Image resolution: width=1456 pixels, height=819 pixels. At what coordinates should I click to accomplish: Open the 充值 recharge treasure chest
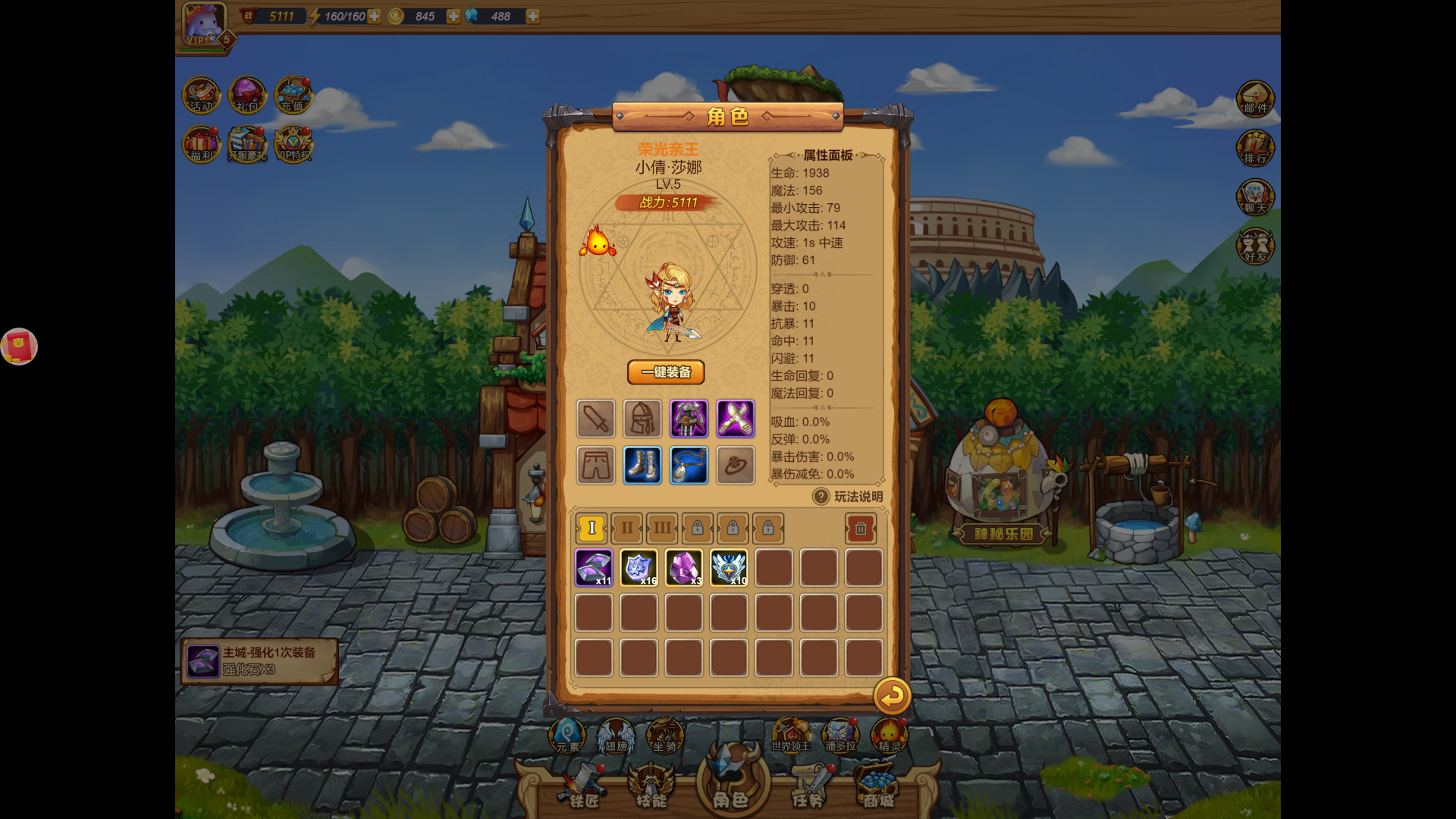click(x=294, y=95)
